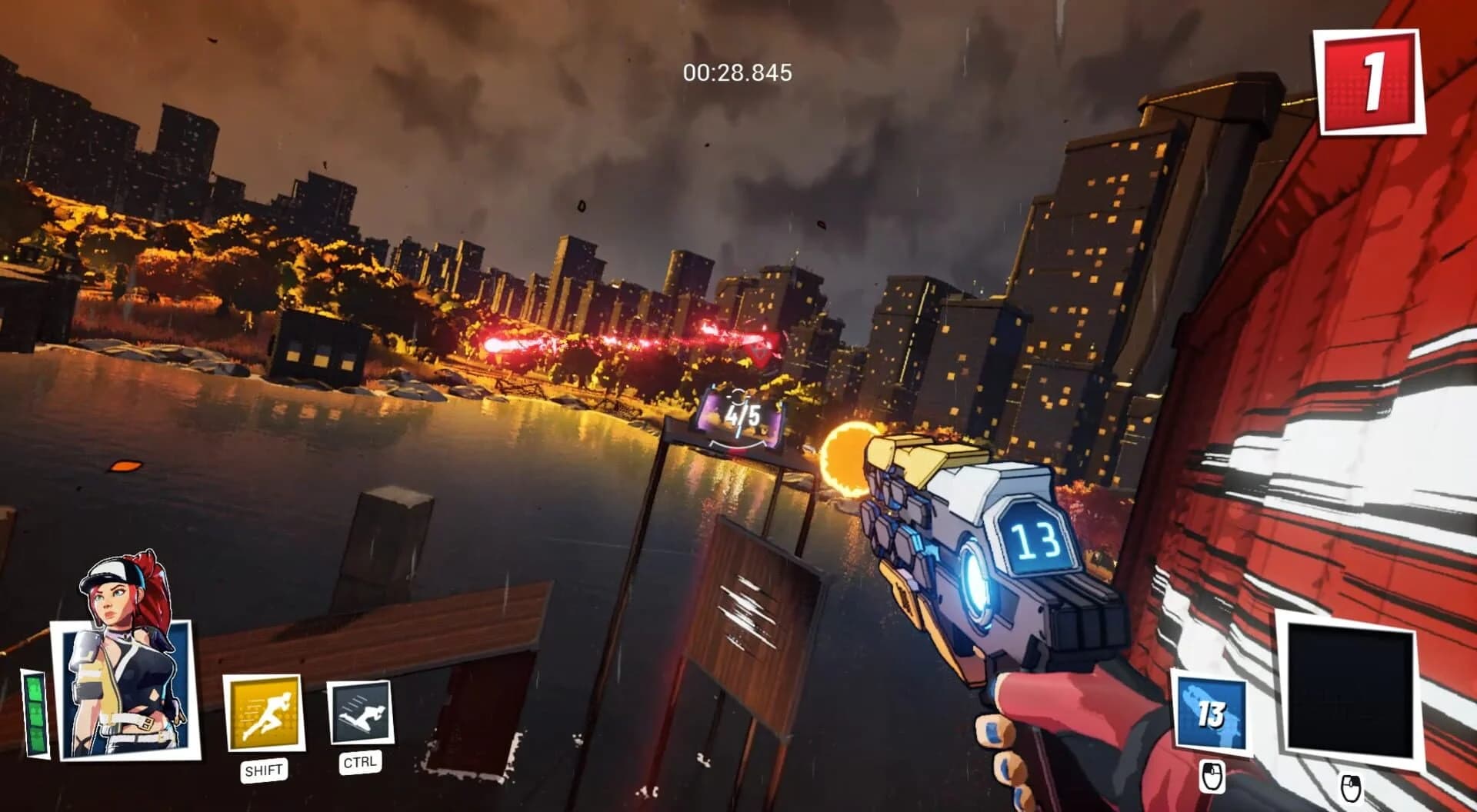Click the CTRL key label
Viewport: 1477px width, 812px height.
[x=359, y=764]
